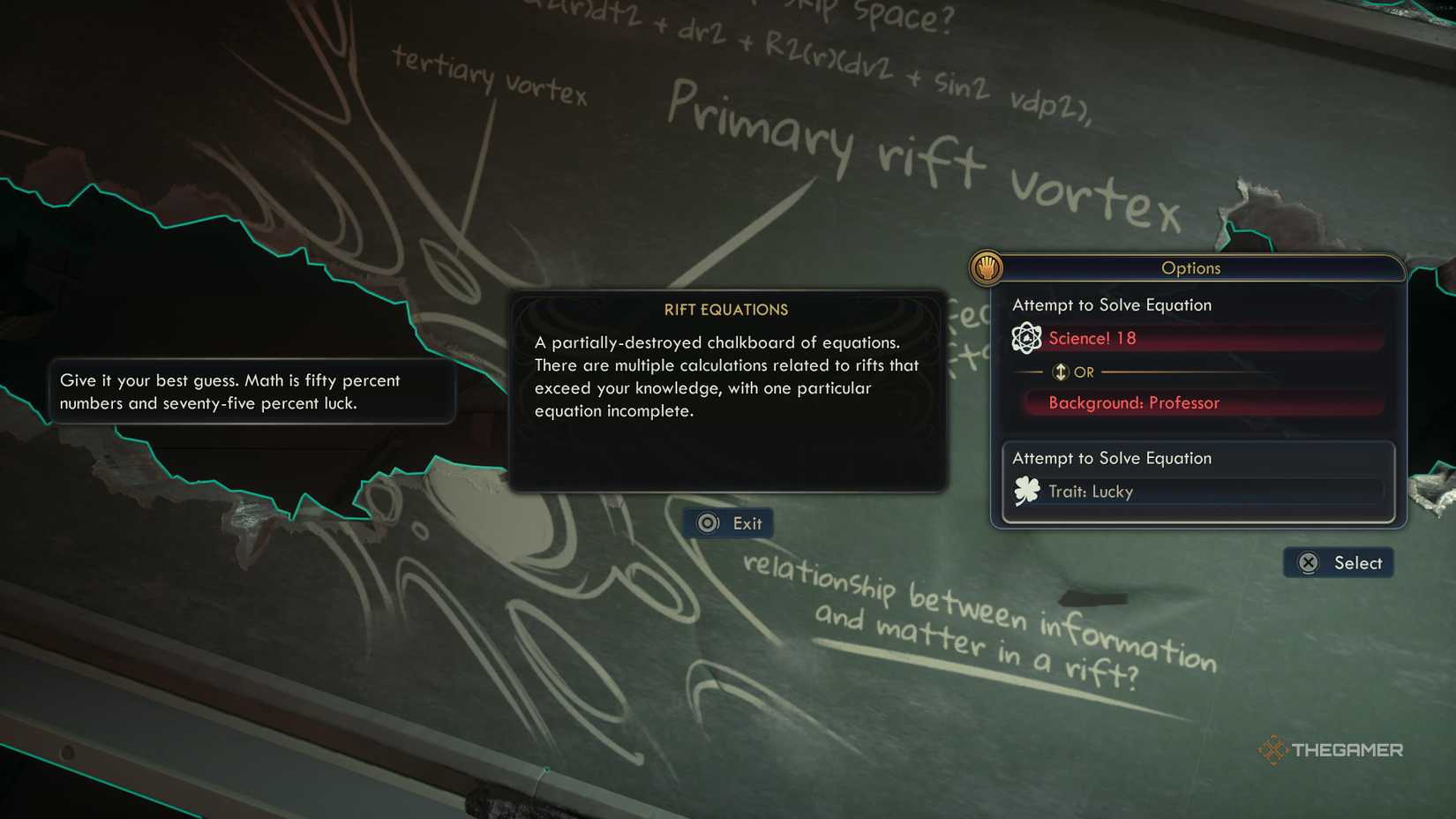Click the hand icon on the Options panel
Screen dimensions: 1456x819
click(x=986, y=268)
